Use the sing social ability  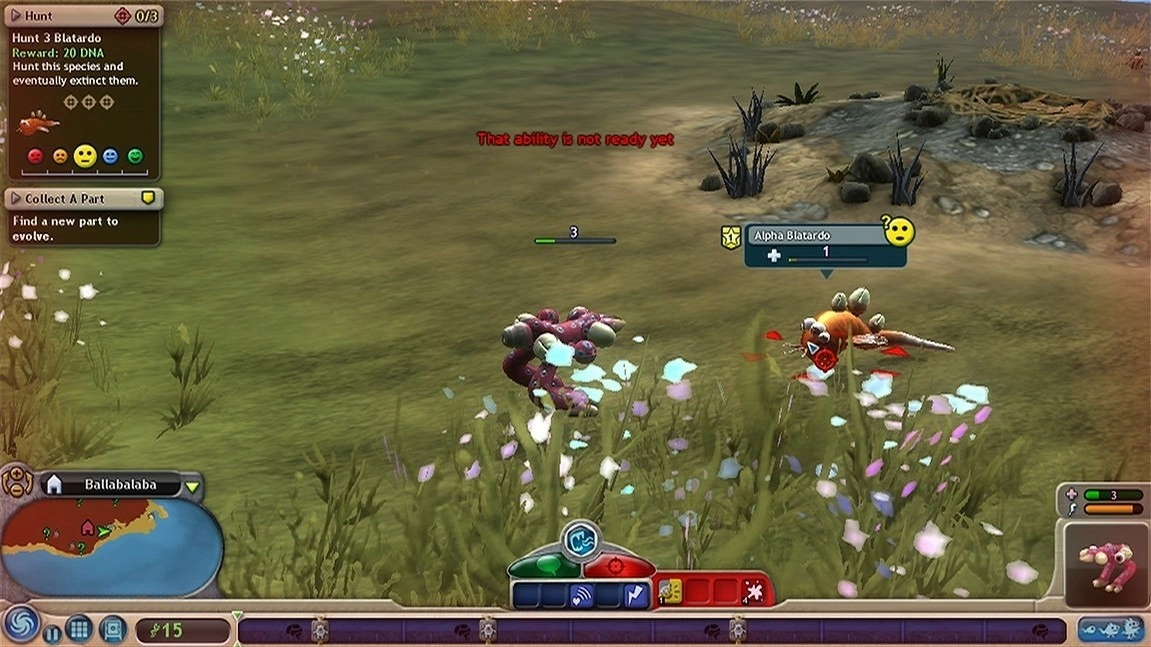pyautogui.click(x=582, y=596)
